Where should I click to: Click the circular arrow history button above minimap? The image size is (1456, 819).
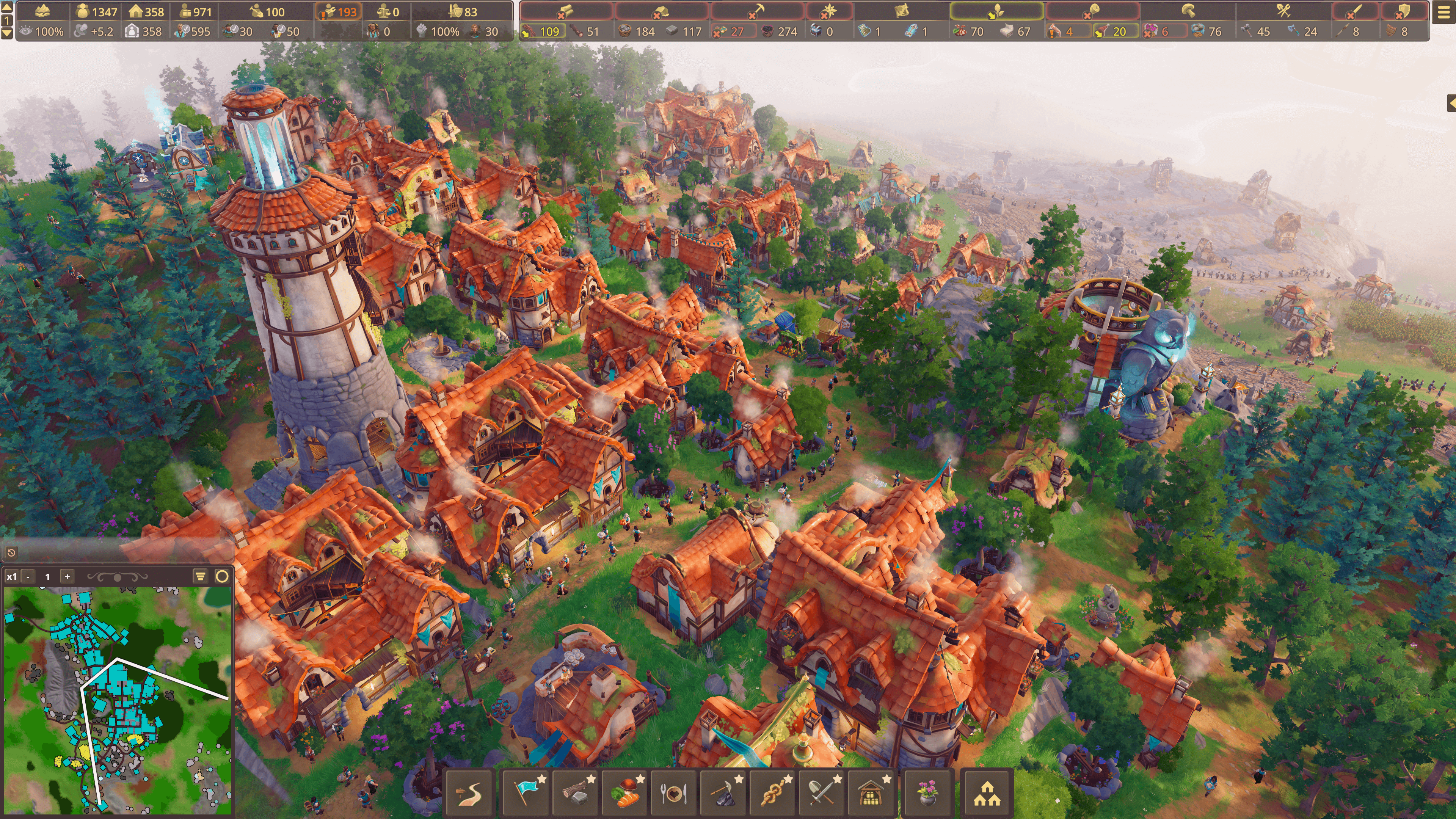coord(11,552)
